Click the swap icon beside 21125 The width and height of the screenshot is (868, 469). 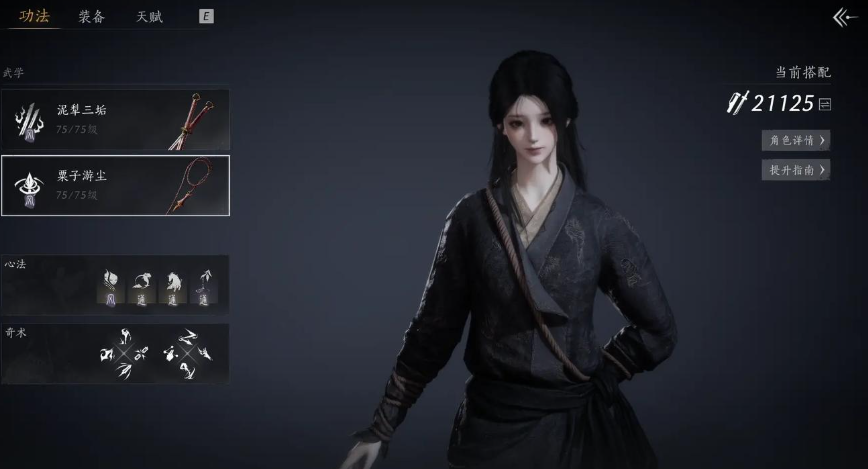[x=825, y=104]
